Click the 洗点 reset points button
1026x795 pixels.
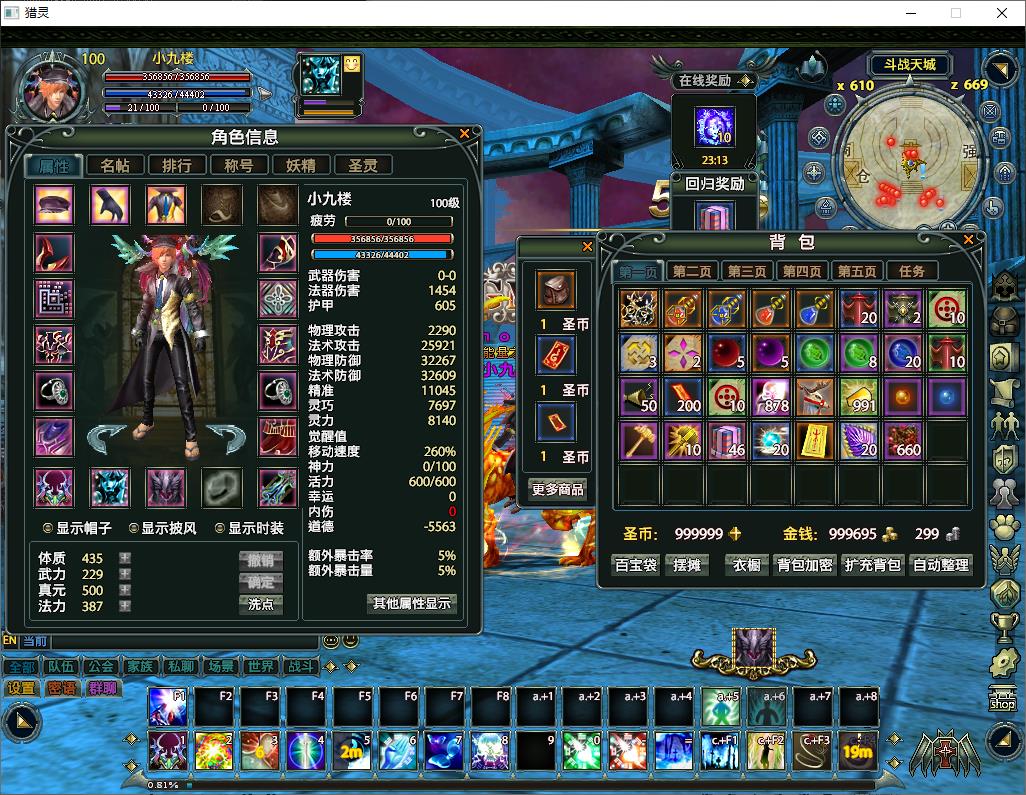(x=261, y=604)
